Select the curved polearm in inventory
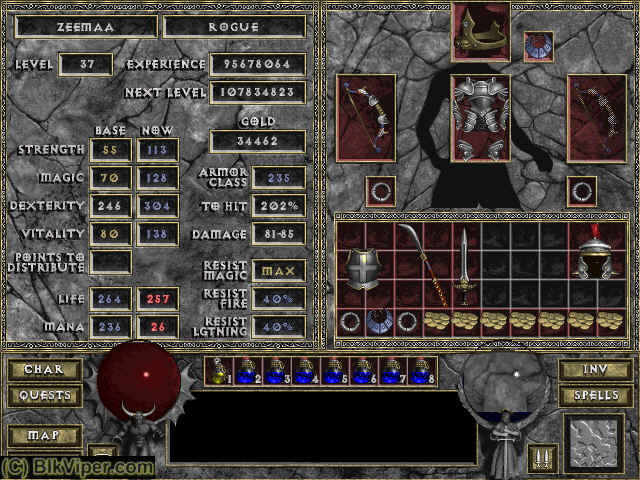Viewport: 640px width, 480px height. (422, 265)
